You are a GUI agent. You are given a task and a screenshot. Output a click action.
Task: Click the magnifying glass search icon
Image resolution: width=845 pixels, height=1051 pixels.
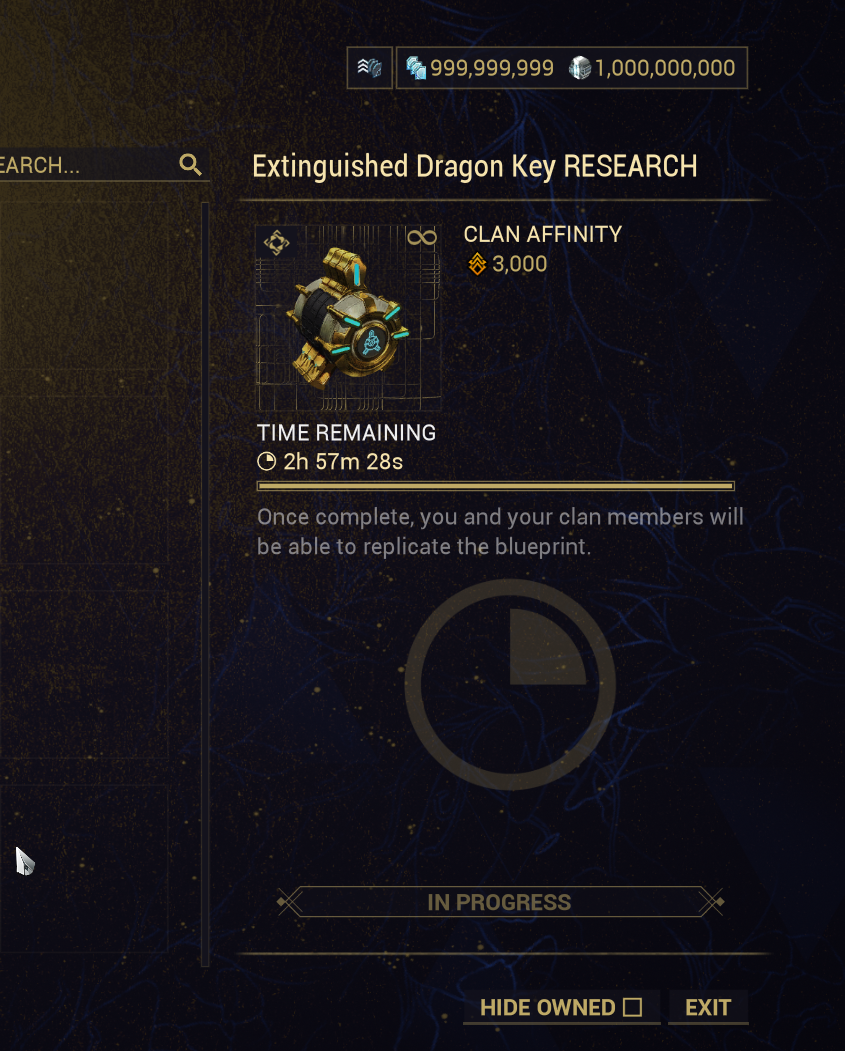pyautogui.click(x=190, y=165)
